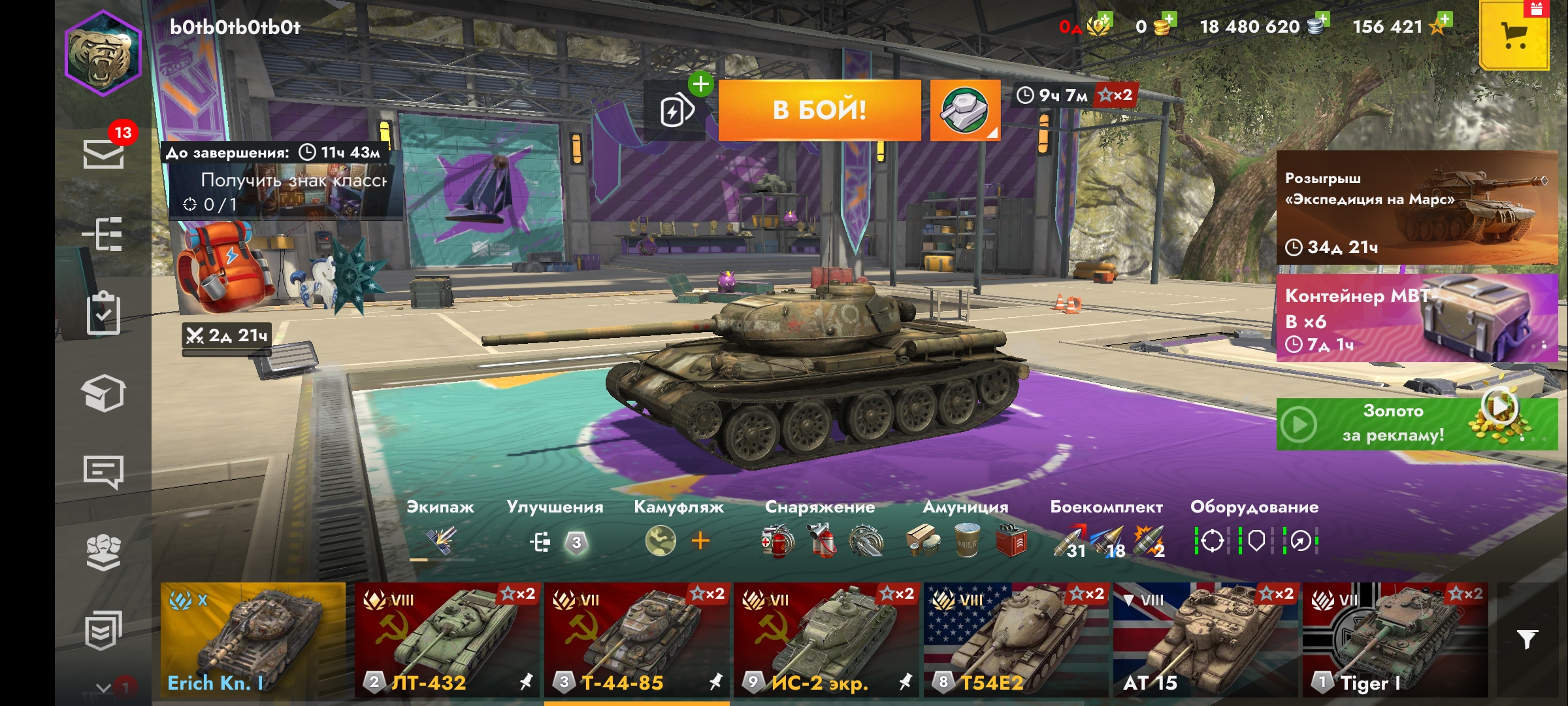Add a camouflage with the plus icon

[700, 541]
